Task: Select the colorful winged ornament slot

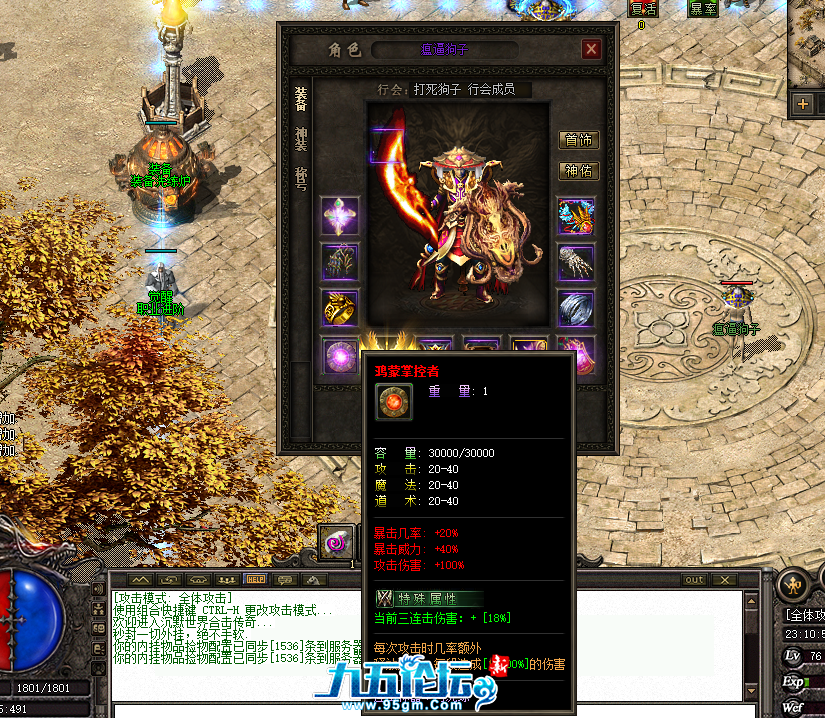Action: [x=577, y=215]
